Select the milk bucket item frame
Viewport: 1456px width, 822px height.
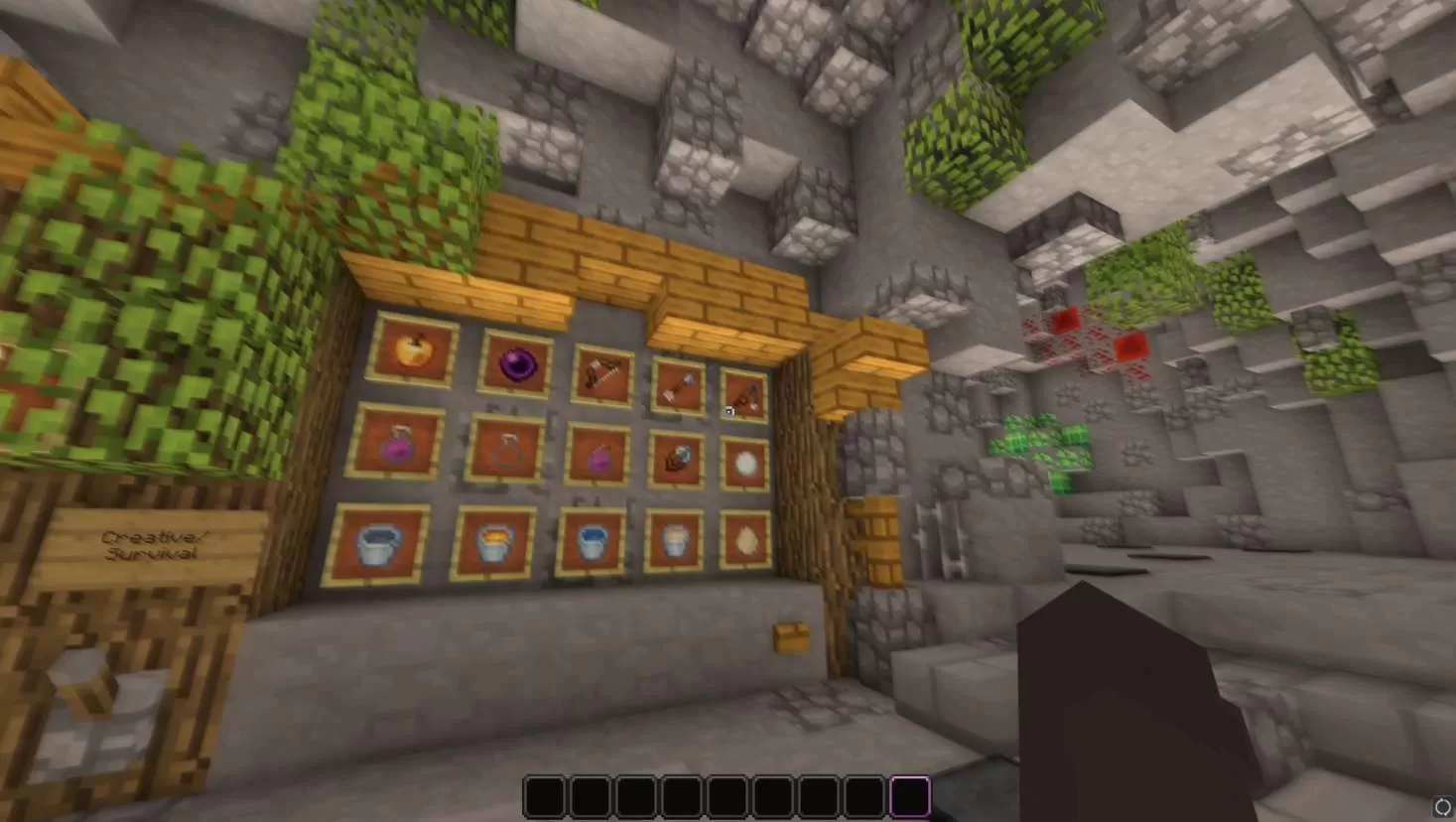tap(675, 540)
